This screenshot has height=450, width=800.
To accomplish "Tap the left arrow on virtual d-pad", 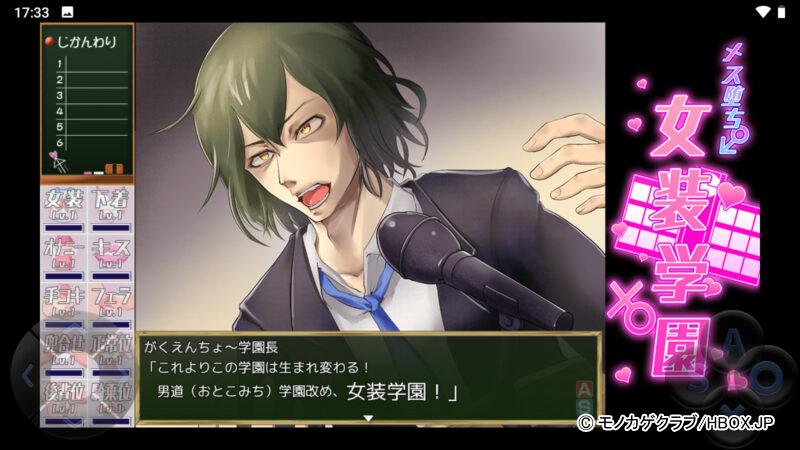I will tap(27, 376).
